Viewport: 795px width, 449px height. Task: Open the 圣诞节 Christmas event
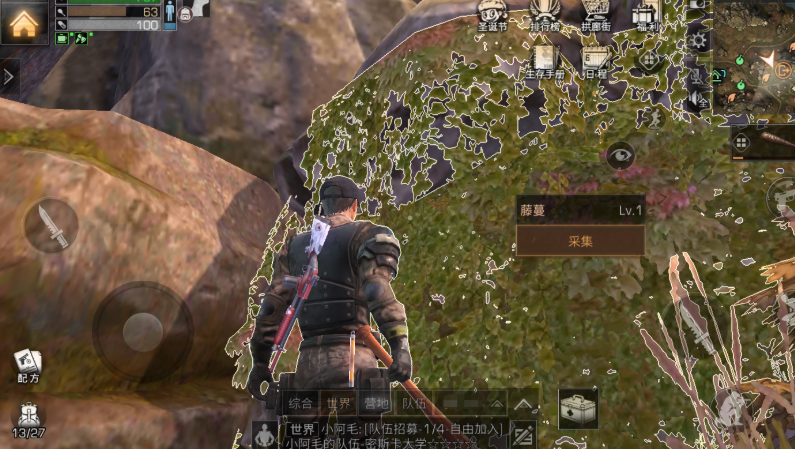(x=492, y=17)
